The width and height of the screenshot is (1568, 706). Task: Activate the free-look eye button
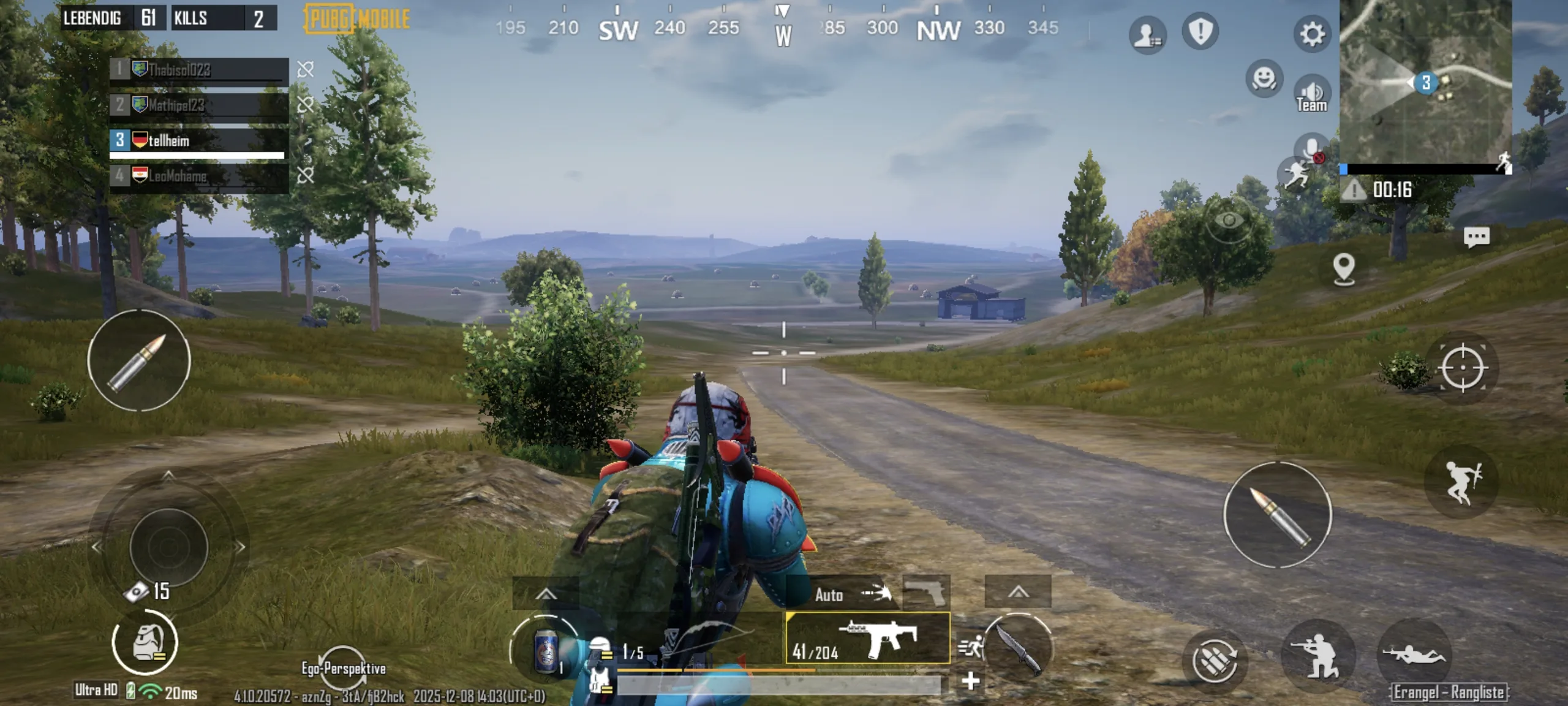tap(1229, 221)
